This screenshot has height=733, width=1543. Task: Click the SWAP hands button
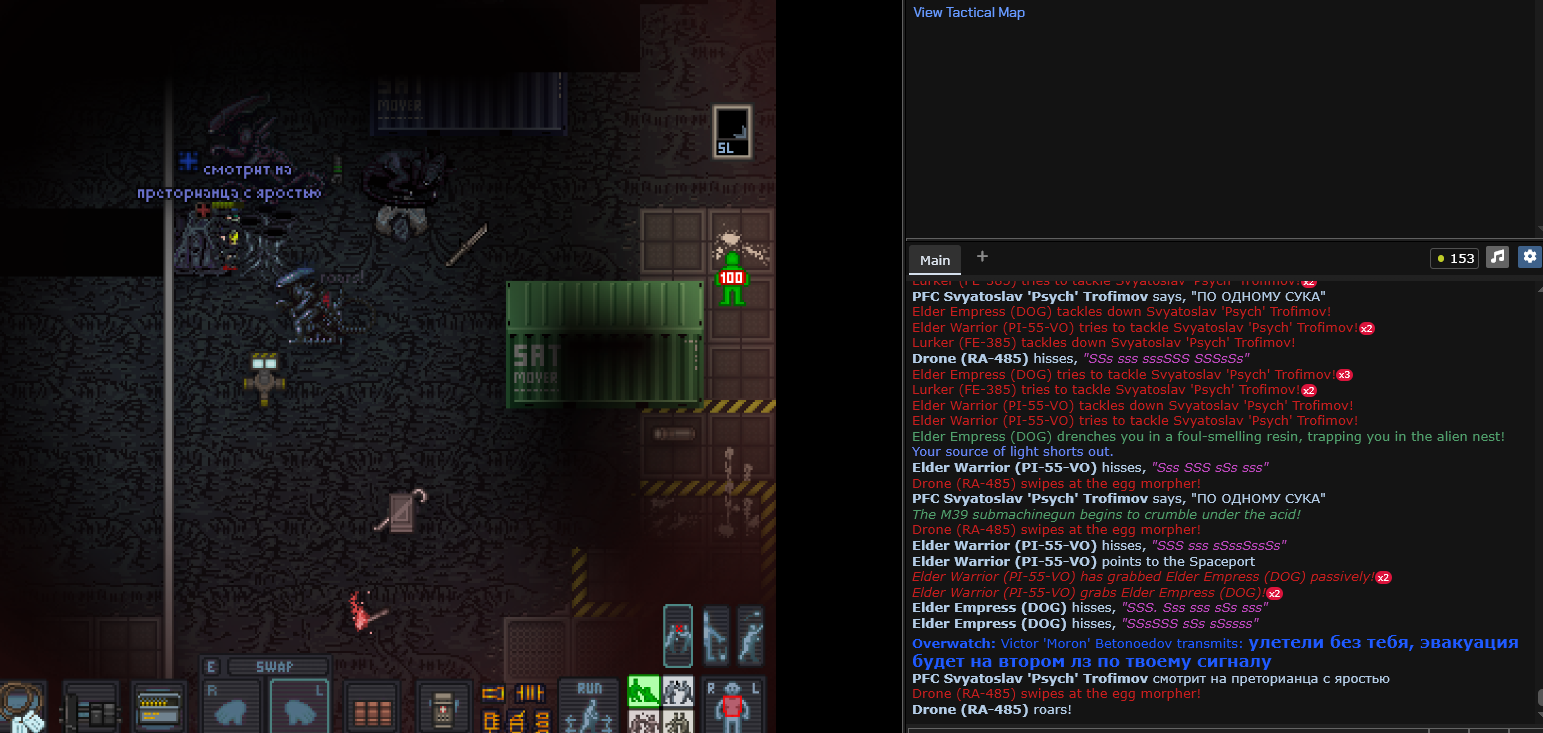pyautogui.click(x=278, y=667)
